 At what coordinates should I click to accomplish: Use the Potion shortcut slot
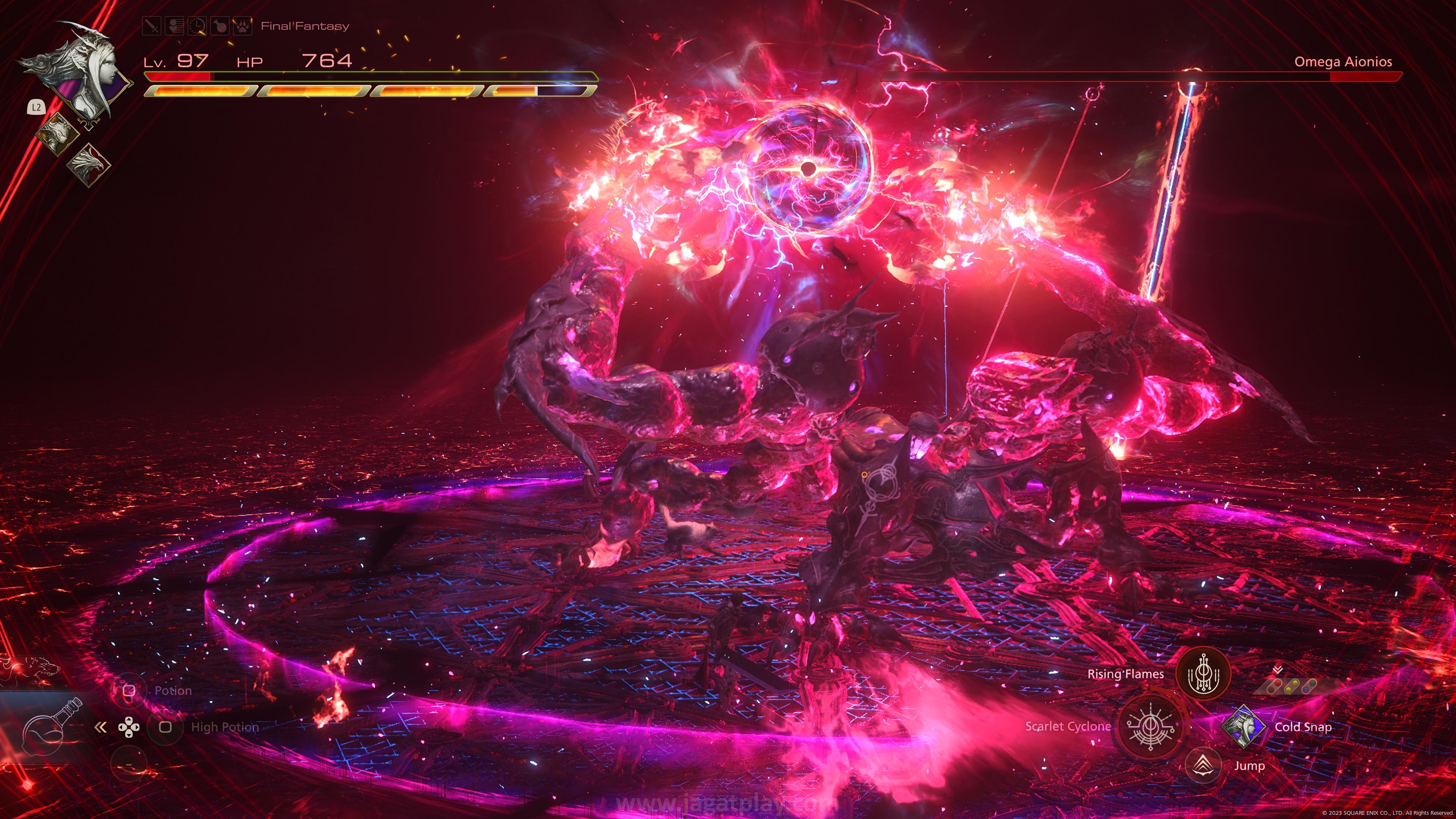pos(129,691)
